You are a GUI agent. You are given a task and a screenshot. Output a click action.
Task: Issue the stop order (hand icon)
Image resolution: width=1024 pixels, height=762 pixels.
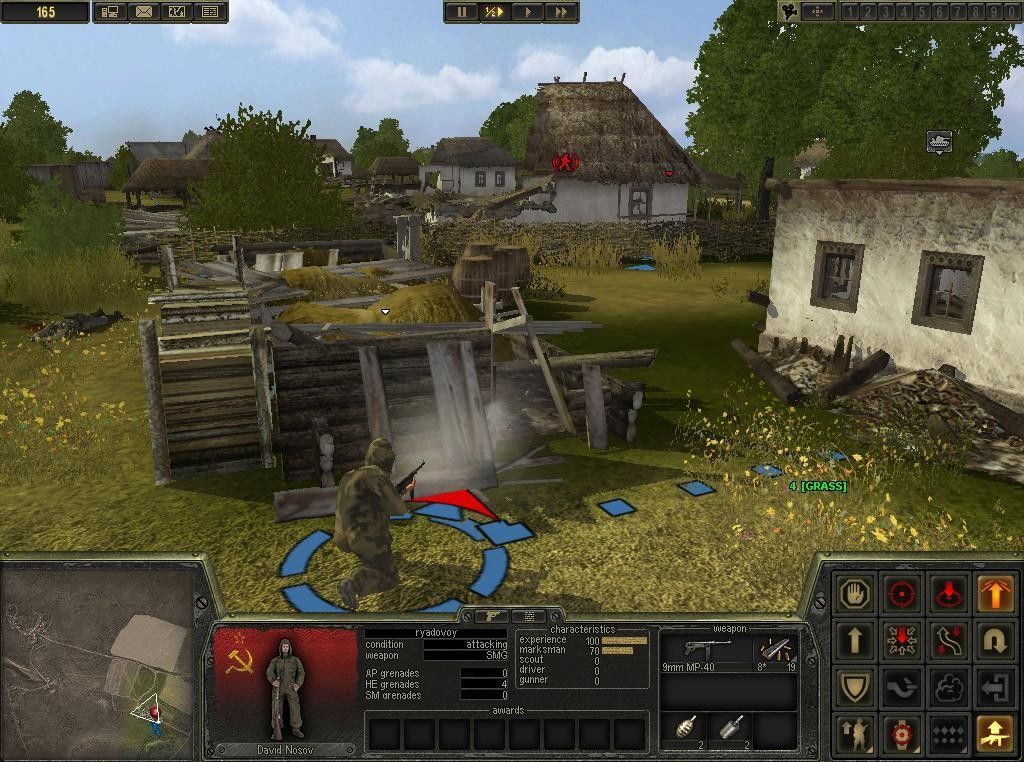coord(855,594)
